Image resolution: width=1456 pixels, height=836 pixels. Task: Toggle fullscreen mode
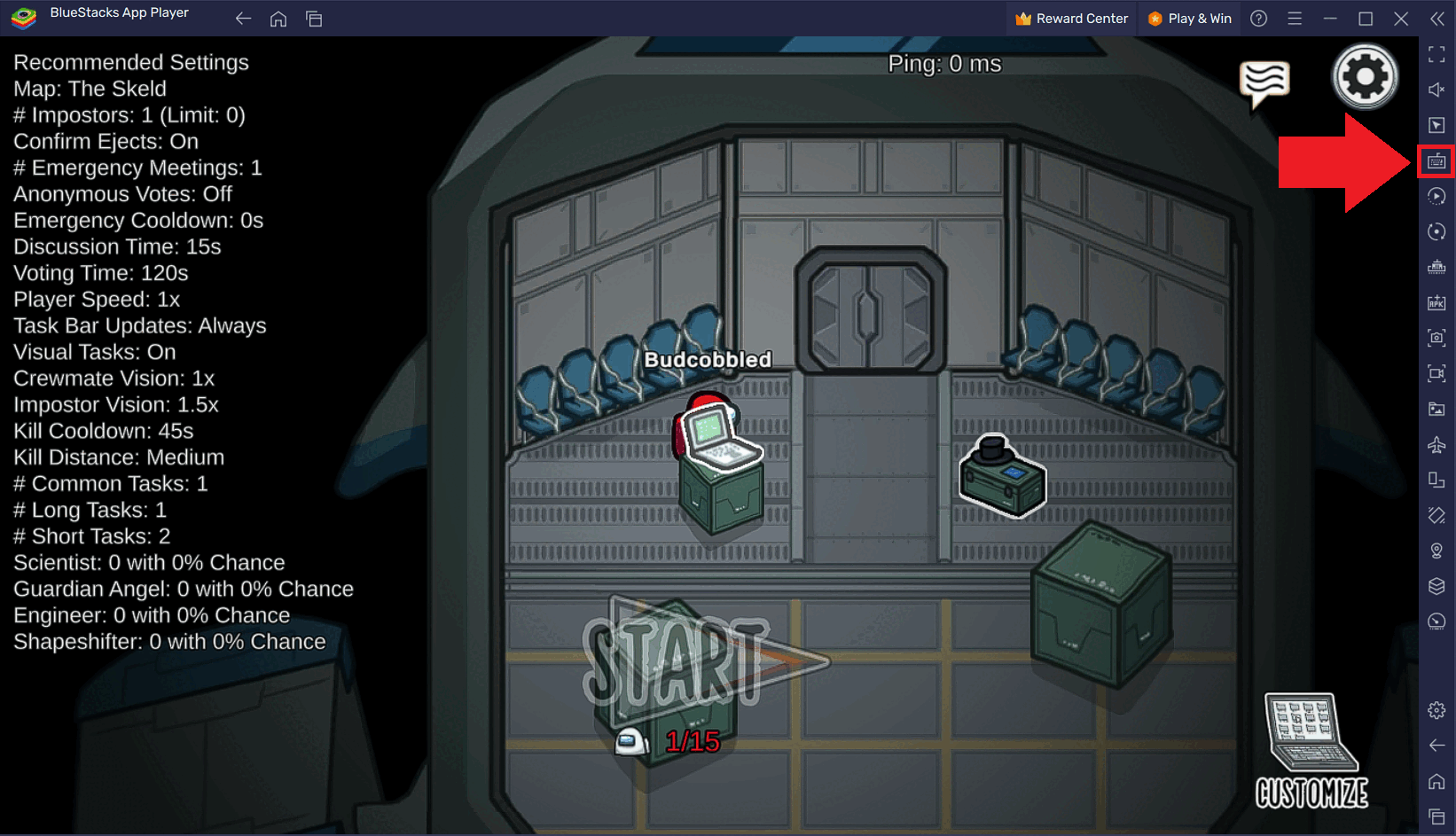1436,54
